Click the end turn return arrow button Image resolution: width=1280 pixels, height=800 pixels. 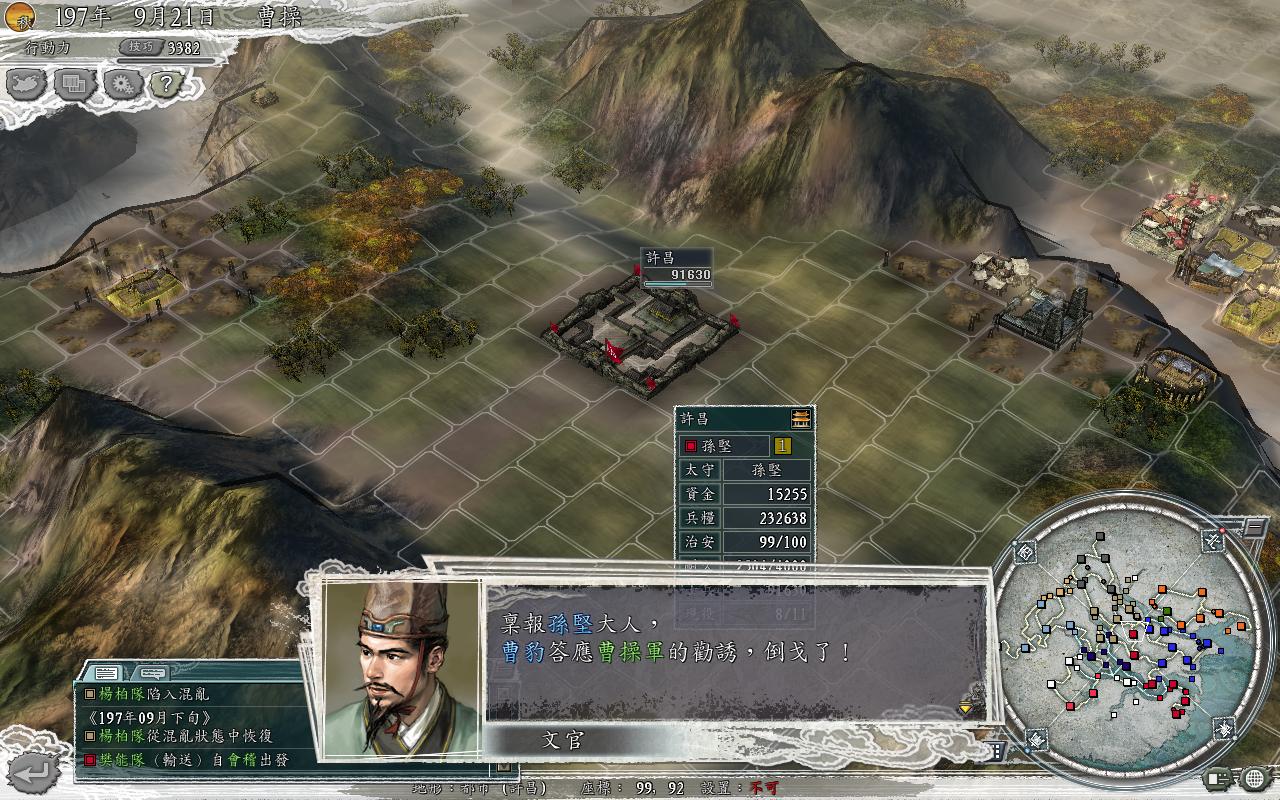pyautogui.click(x=38, y=771)
